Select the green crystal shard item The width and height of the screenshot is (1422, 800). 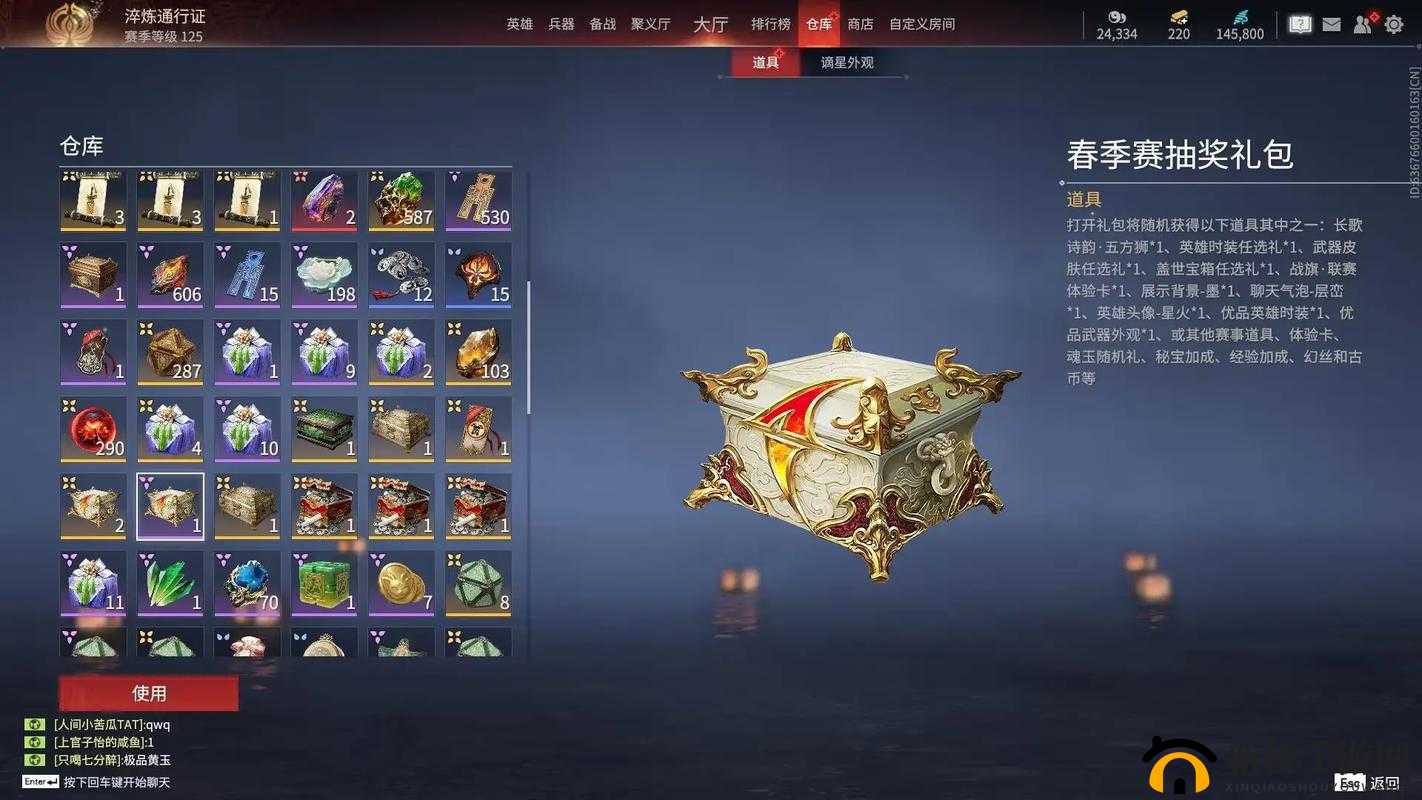pos(170,582)
